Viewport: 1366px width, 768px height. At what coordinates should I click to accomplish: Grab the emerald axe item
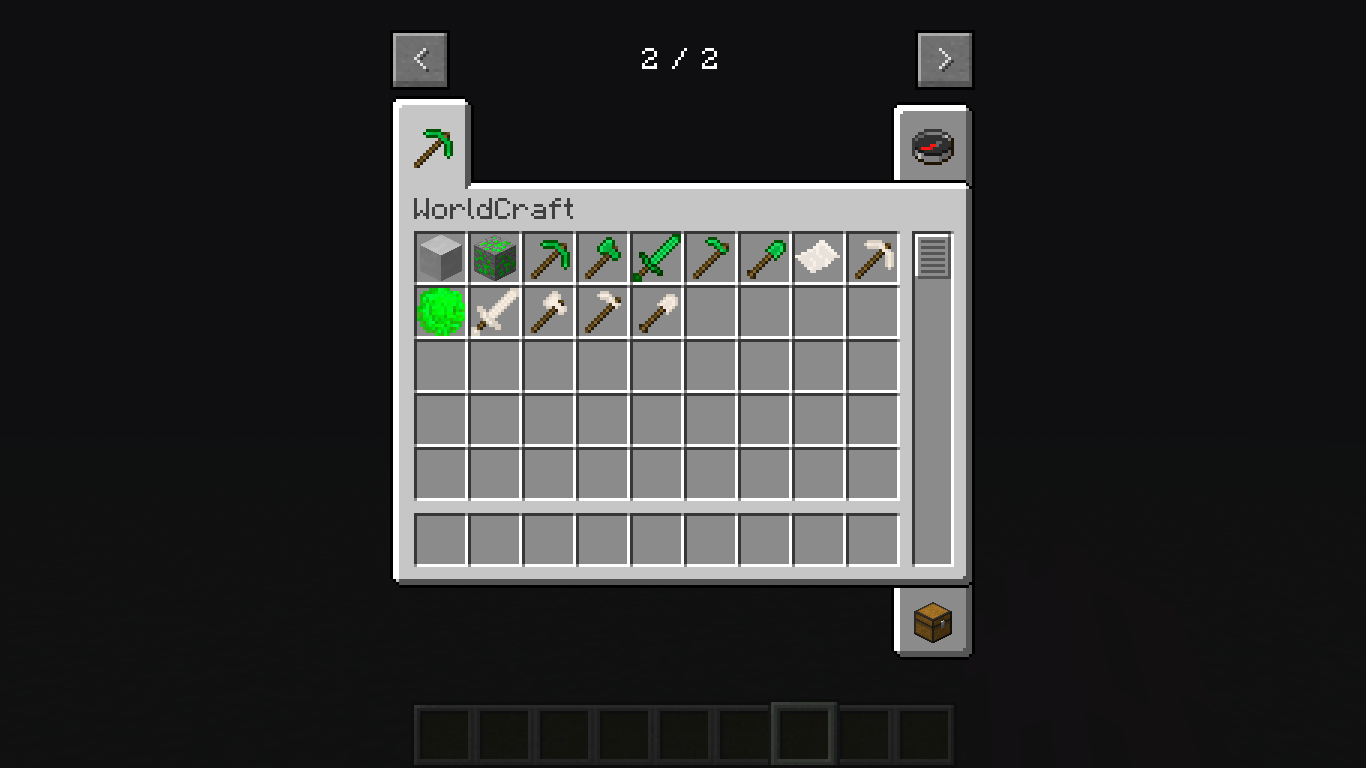[602, 257]
